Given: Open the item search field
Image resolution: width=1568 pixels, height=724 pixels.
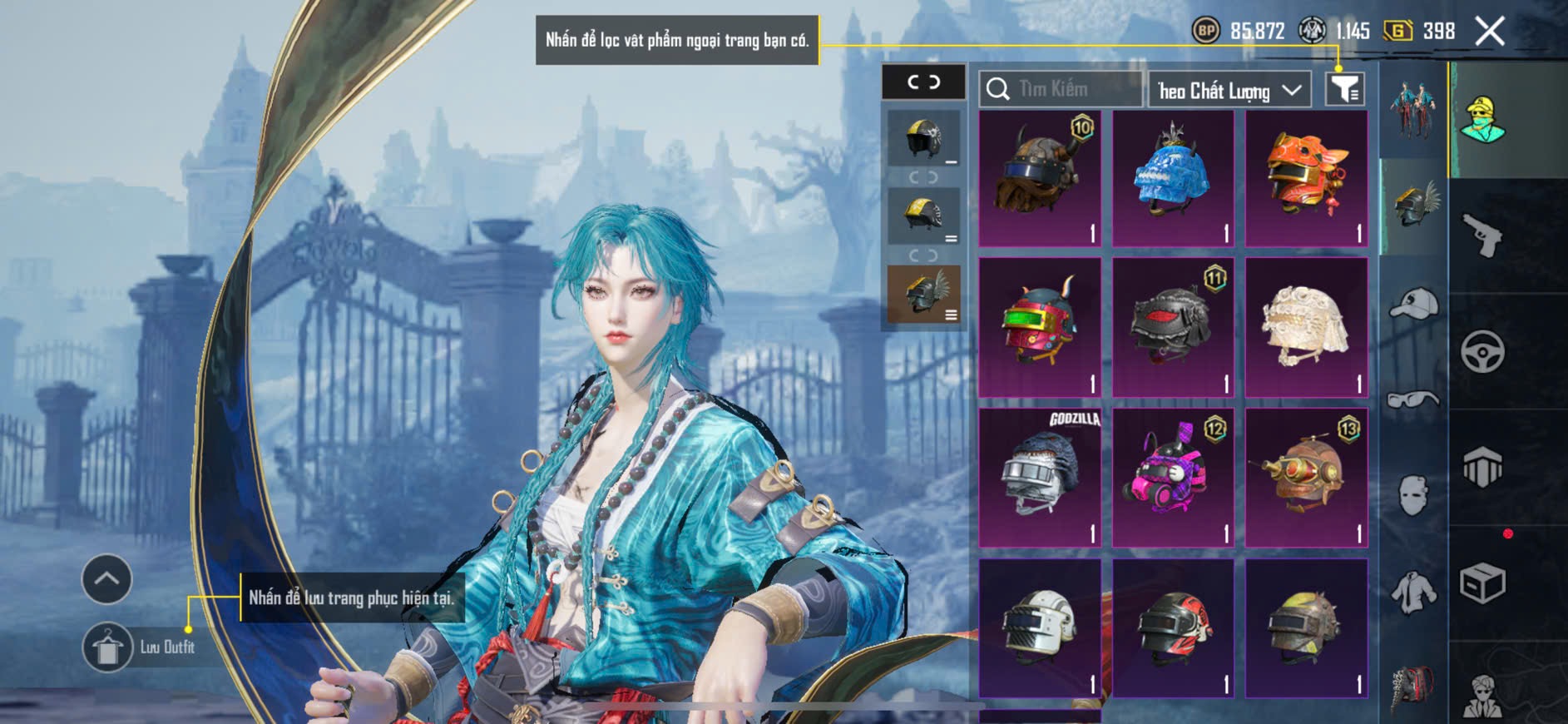Looking at the screenshot, I should (x=1061, y=89).
